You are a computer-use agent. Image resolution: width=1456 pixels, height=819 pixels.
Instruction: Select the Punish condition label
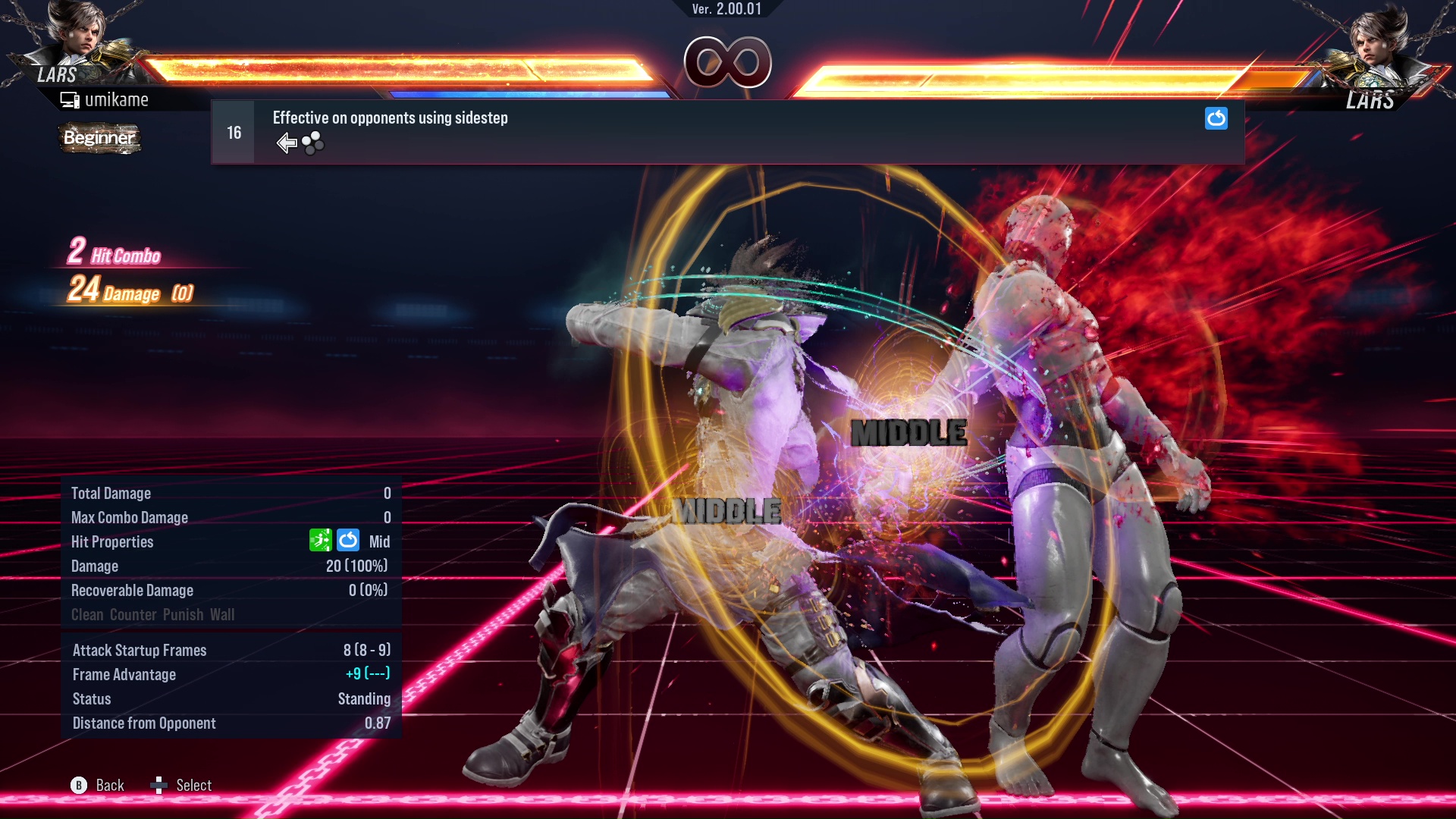184,614
